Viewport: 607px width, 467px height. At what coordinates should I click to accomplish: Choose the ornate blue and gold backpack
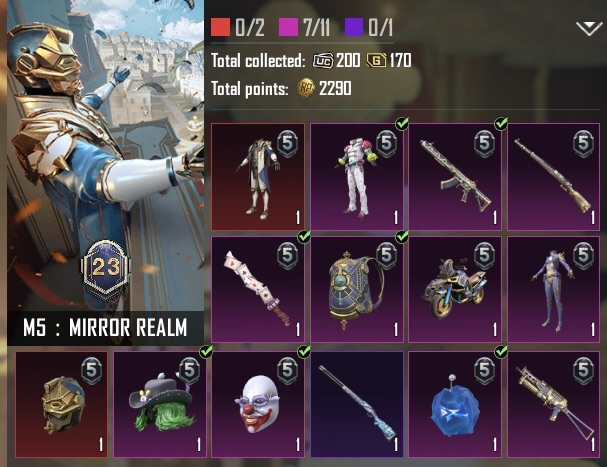point(356,288)
